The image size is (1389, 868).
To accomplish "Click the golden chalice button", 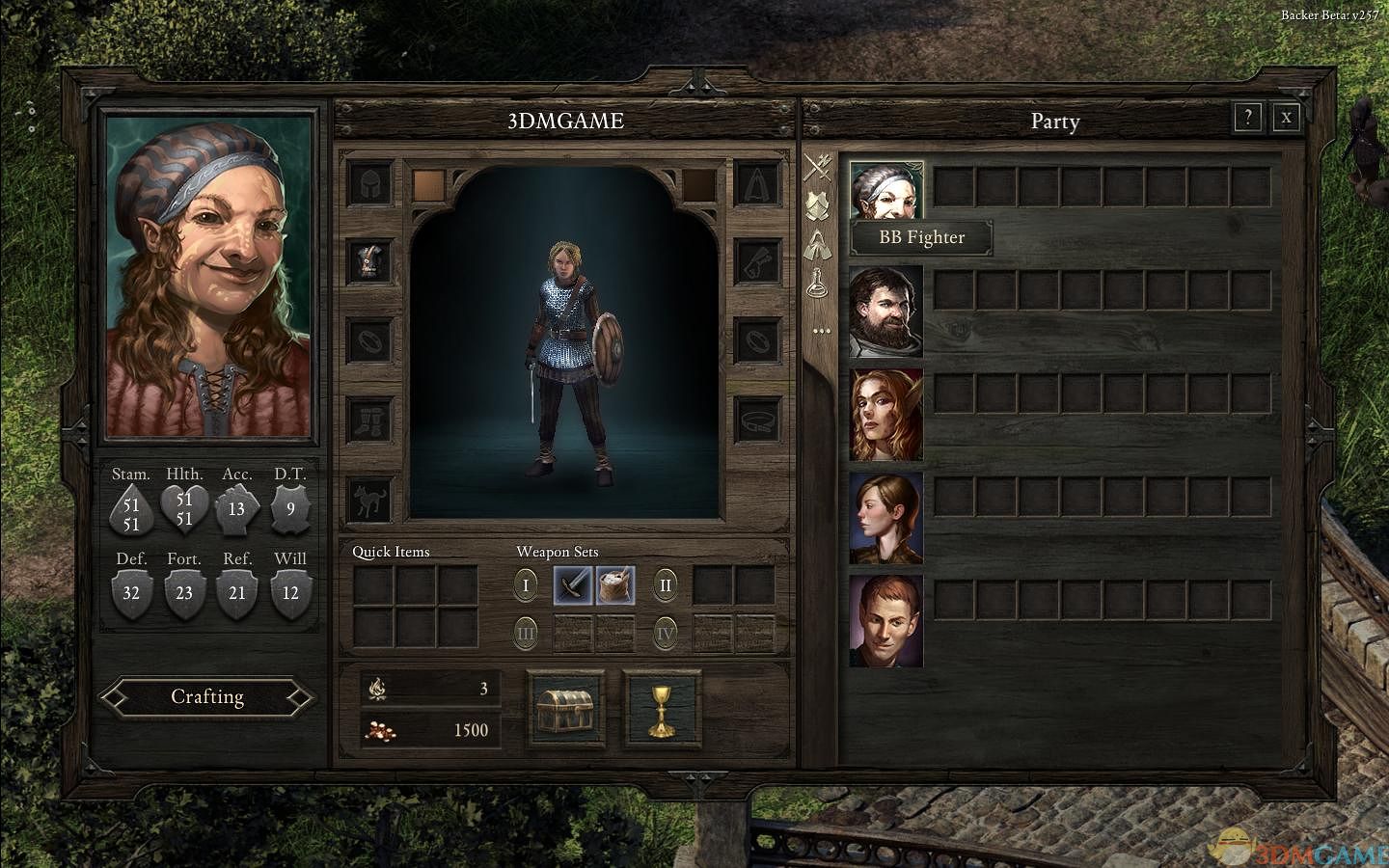I will 661,707.
